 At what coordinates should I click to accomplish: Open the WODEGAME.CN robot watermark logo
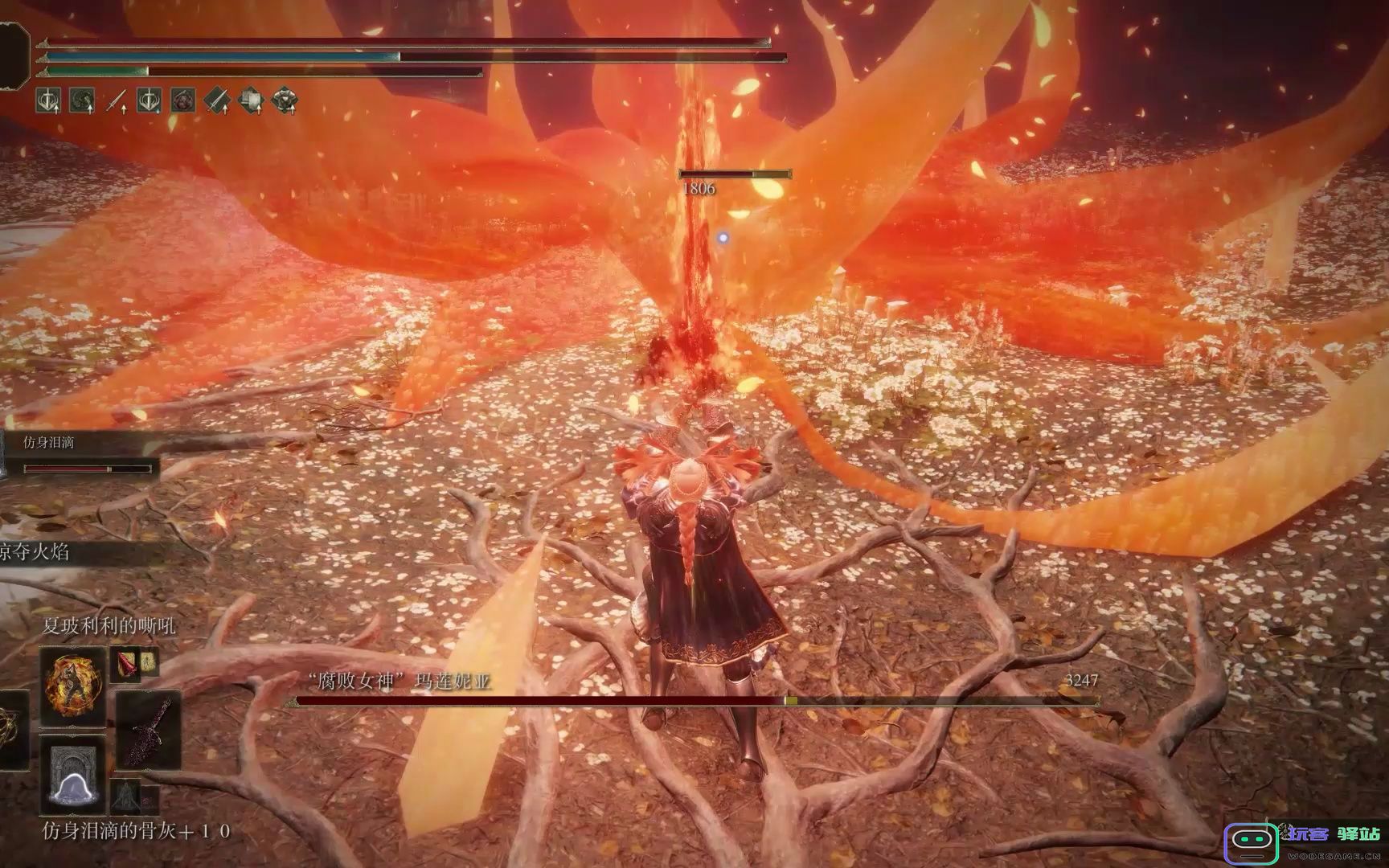pyautogui.click(x=1251, y=842)
